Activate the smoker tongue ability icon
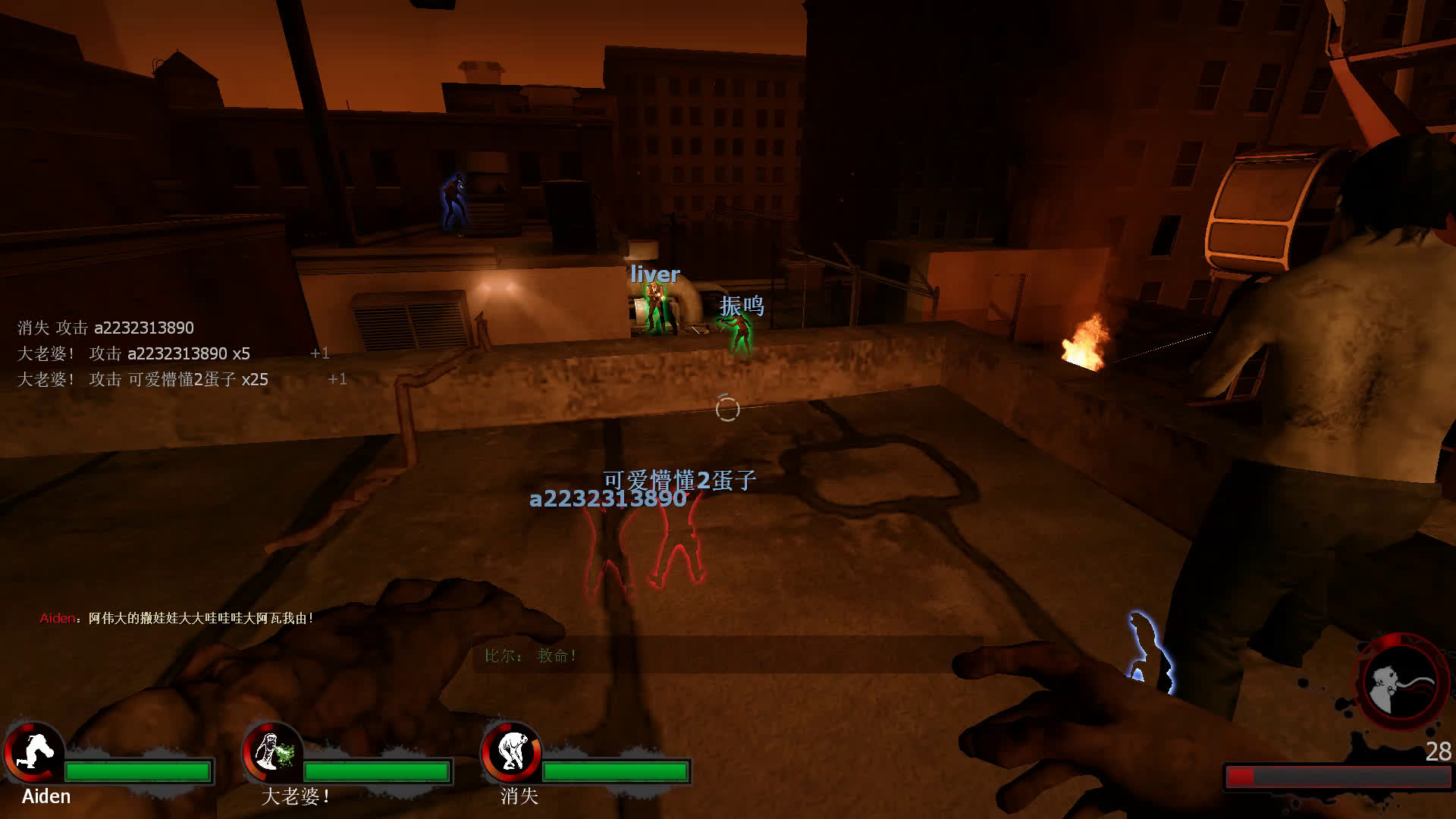 tap(1400, 682)
